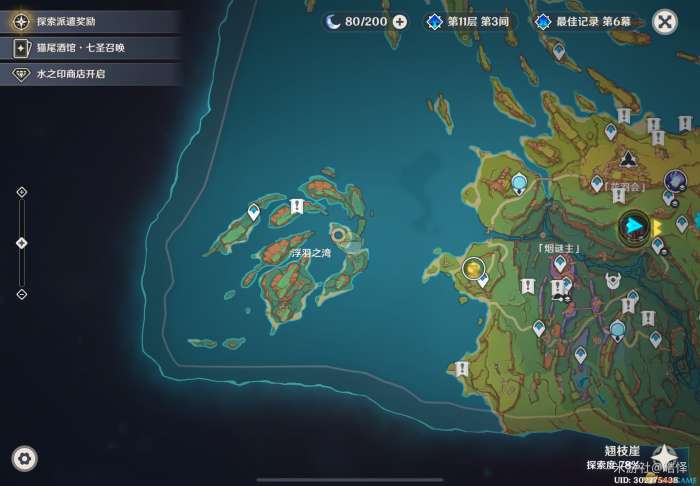Open the 最佳记录 第6幕 theater record

pos(585,21)
